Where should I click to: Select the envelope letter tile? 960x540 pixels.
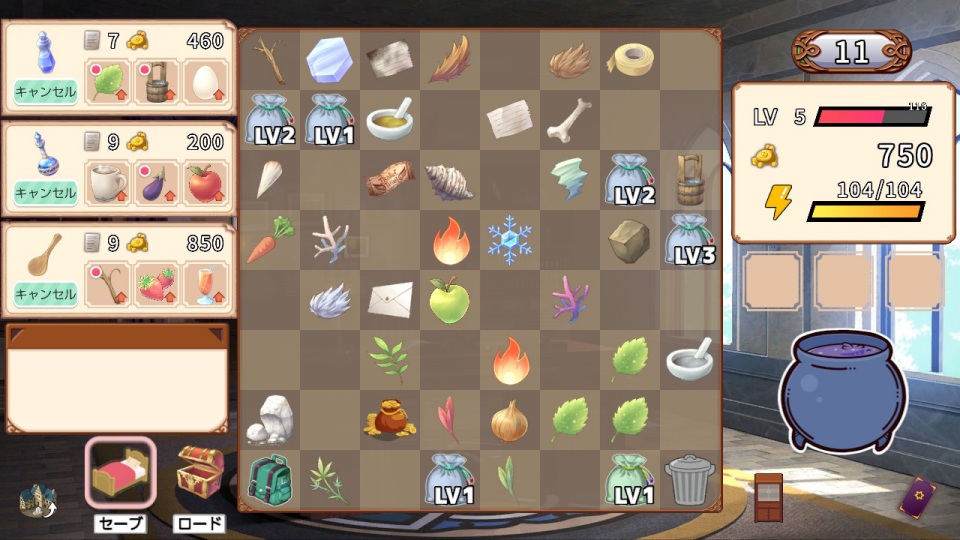click(x=389, y=299)
